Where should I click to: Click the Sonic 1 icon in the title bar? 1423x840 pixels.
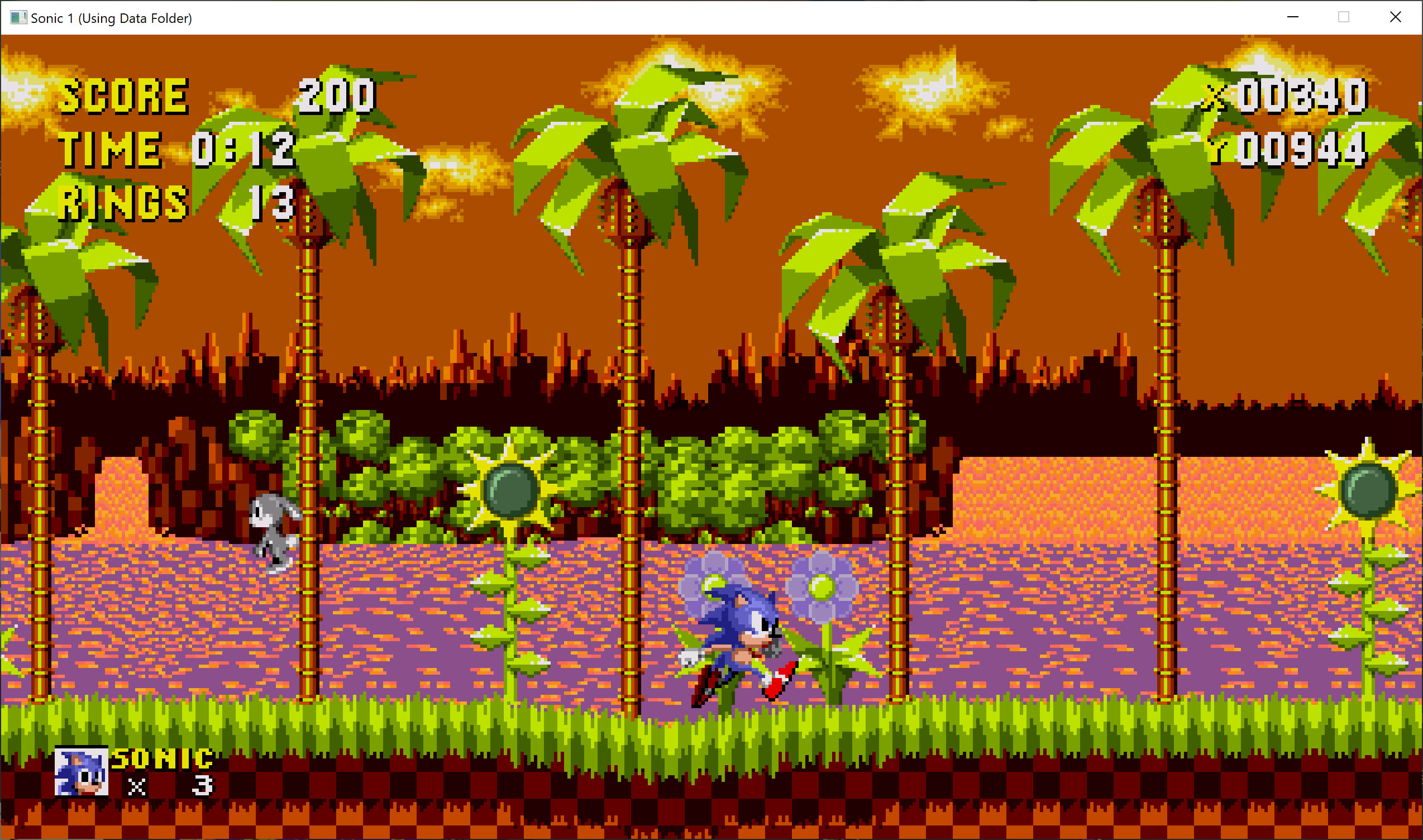(18, 17)
